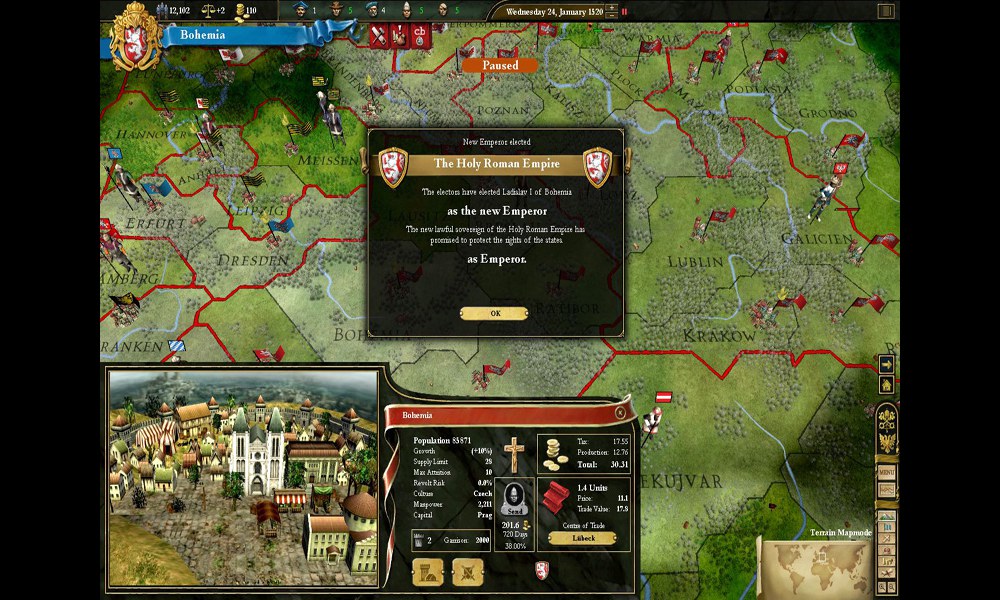Go to capital with the house icon
The height and width of the screenshot is (600, 1000).
point(886,385)
